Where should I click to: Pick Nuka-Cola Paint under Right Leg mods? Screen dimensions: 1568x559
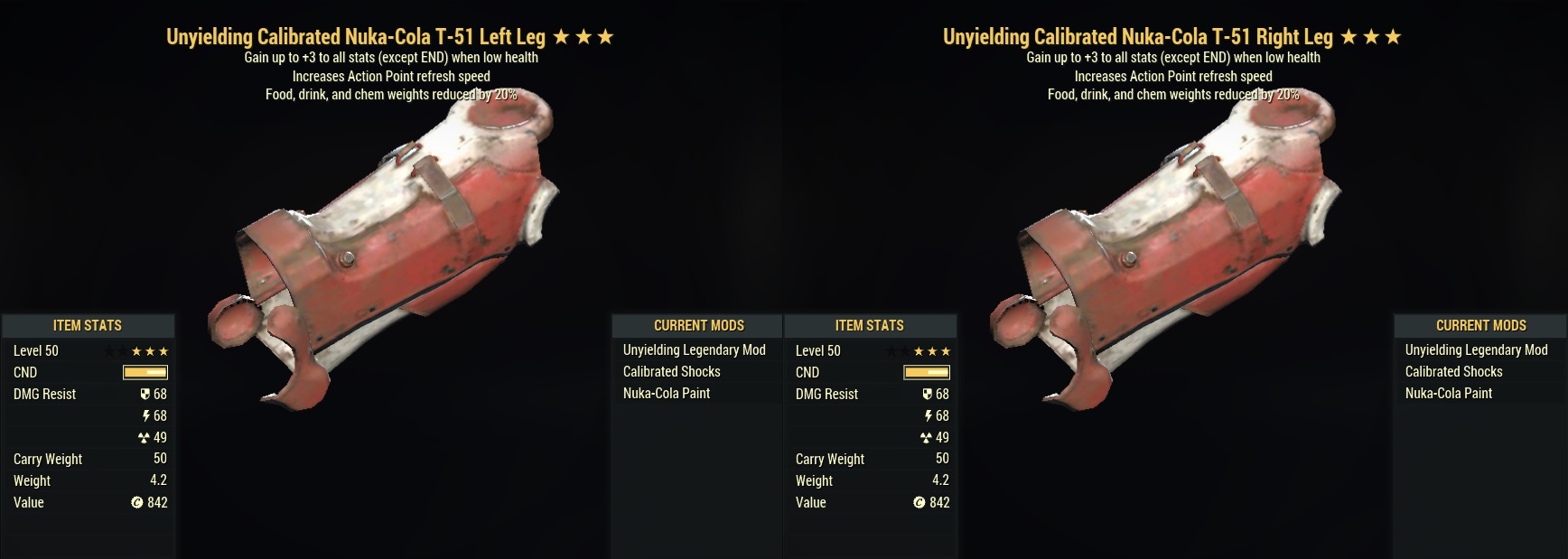(x=1448, y=394)
